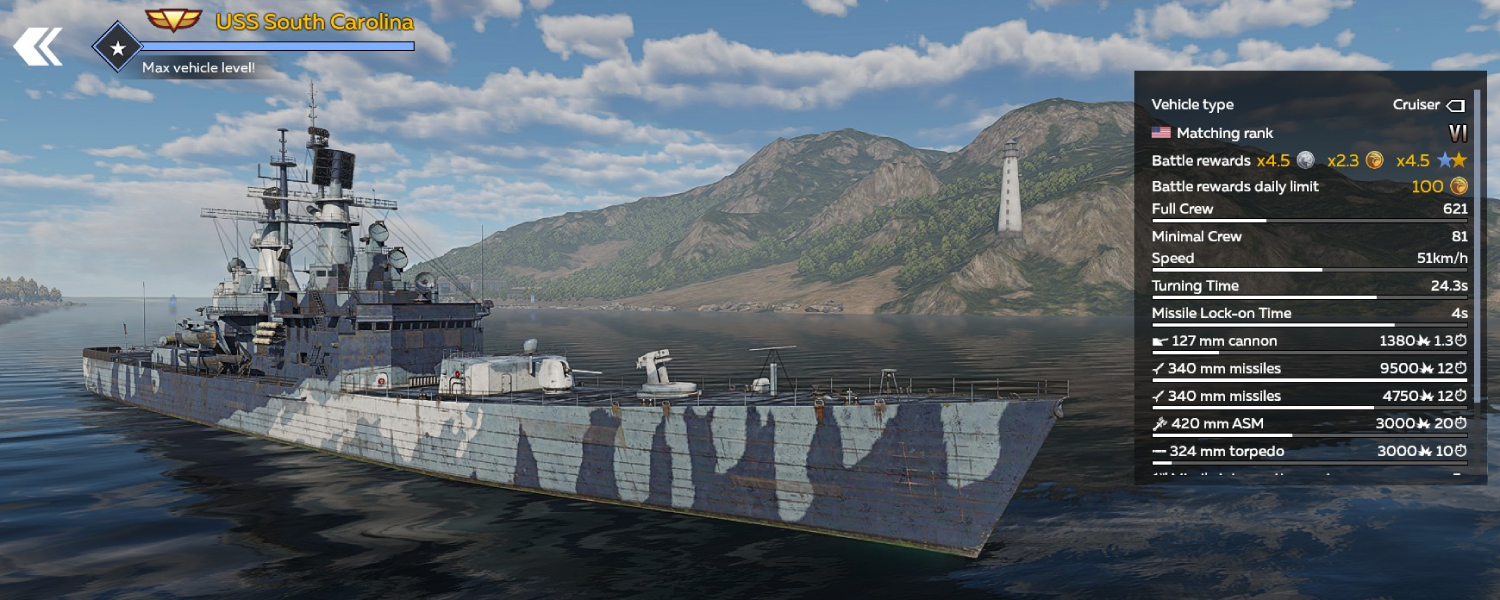Select the 127 mm cannon weapon row
The height and width of the screenshot is (600, 1500).
[x=1308, y=341]
